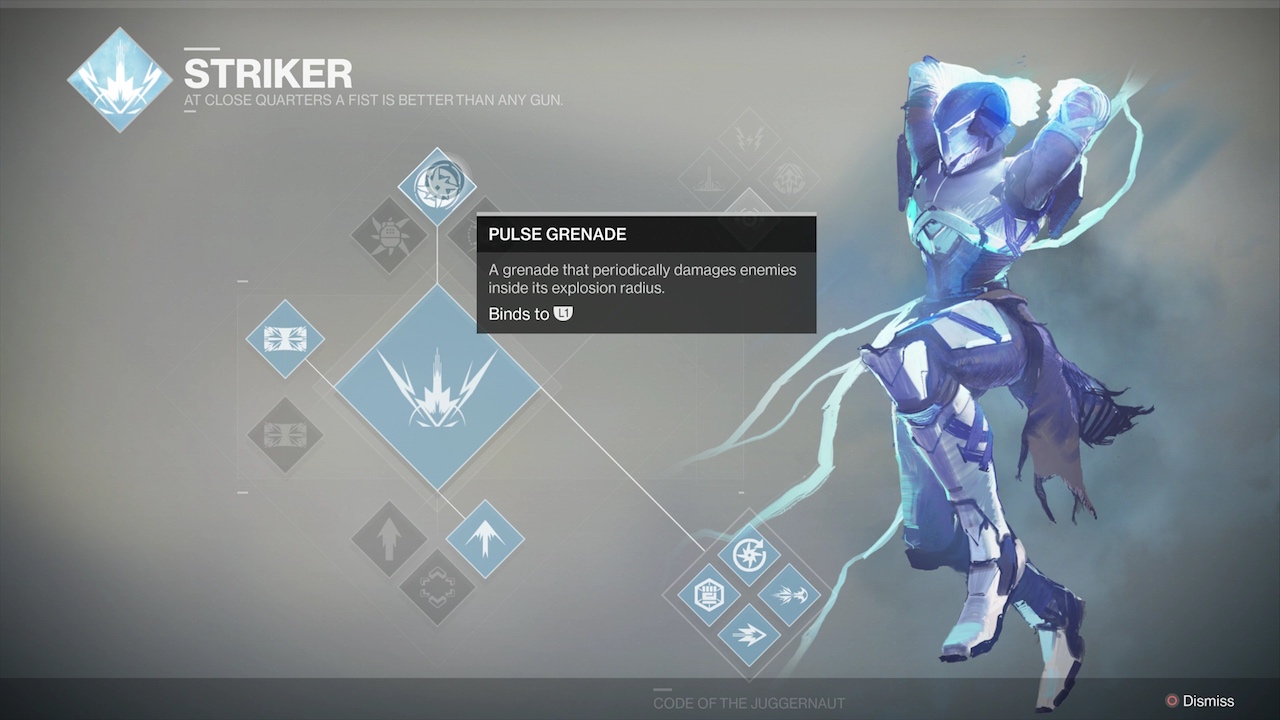Inspect the faded lightning-bolt perk node
The width and height of the screenshot is (1280, 720).
[749, 137]
